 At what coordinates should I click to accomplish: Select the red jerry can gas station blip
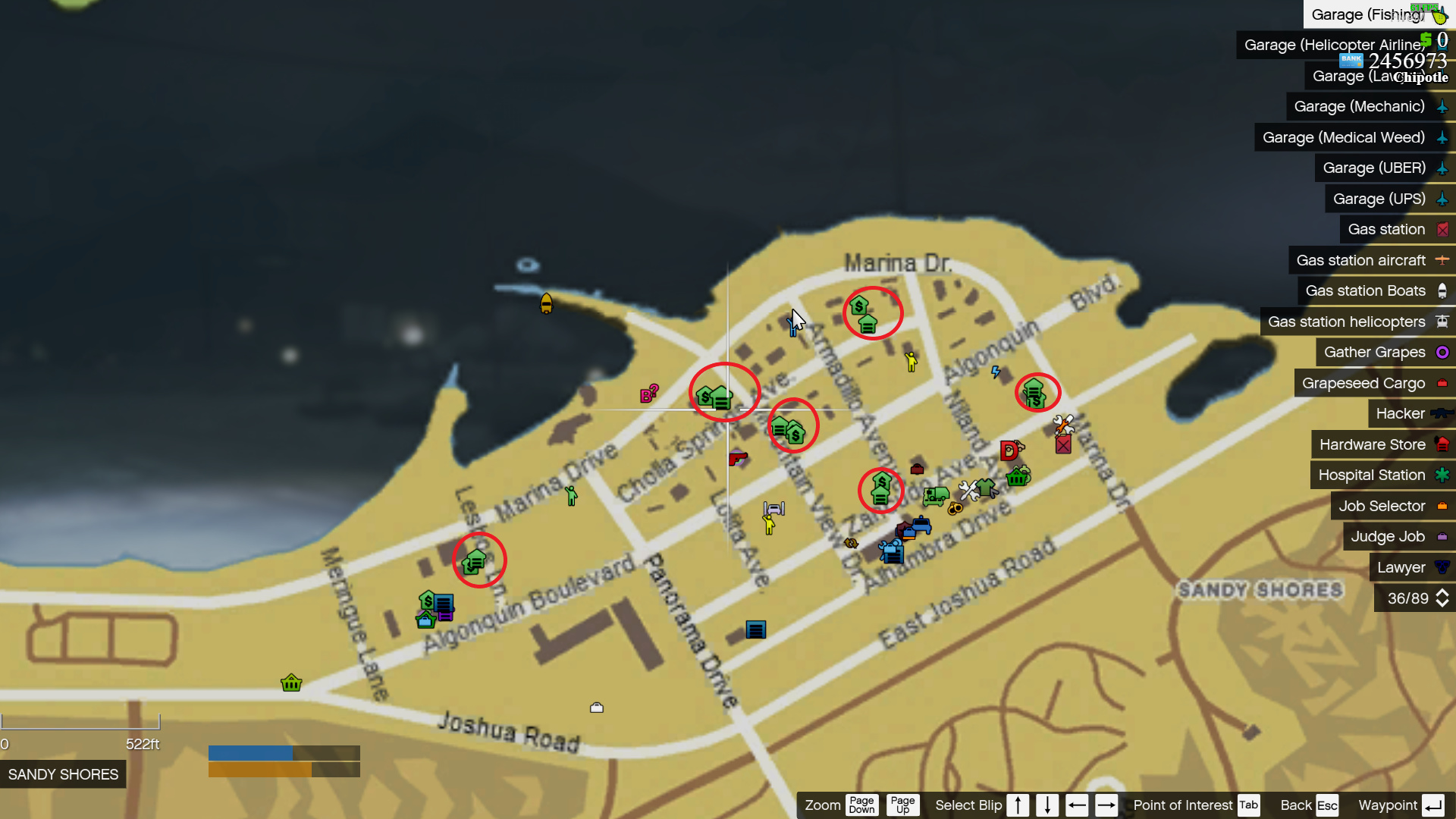pyautogui.click(x=1063, y=445)
